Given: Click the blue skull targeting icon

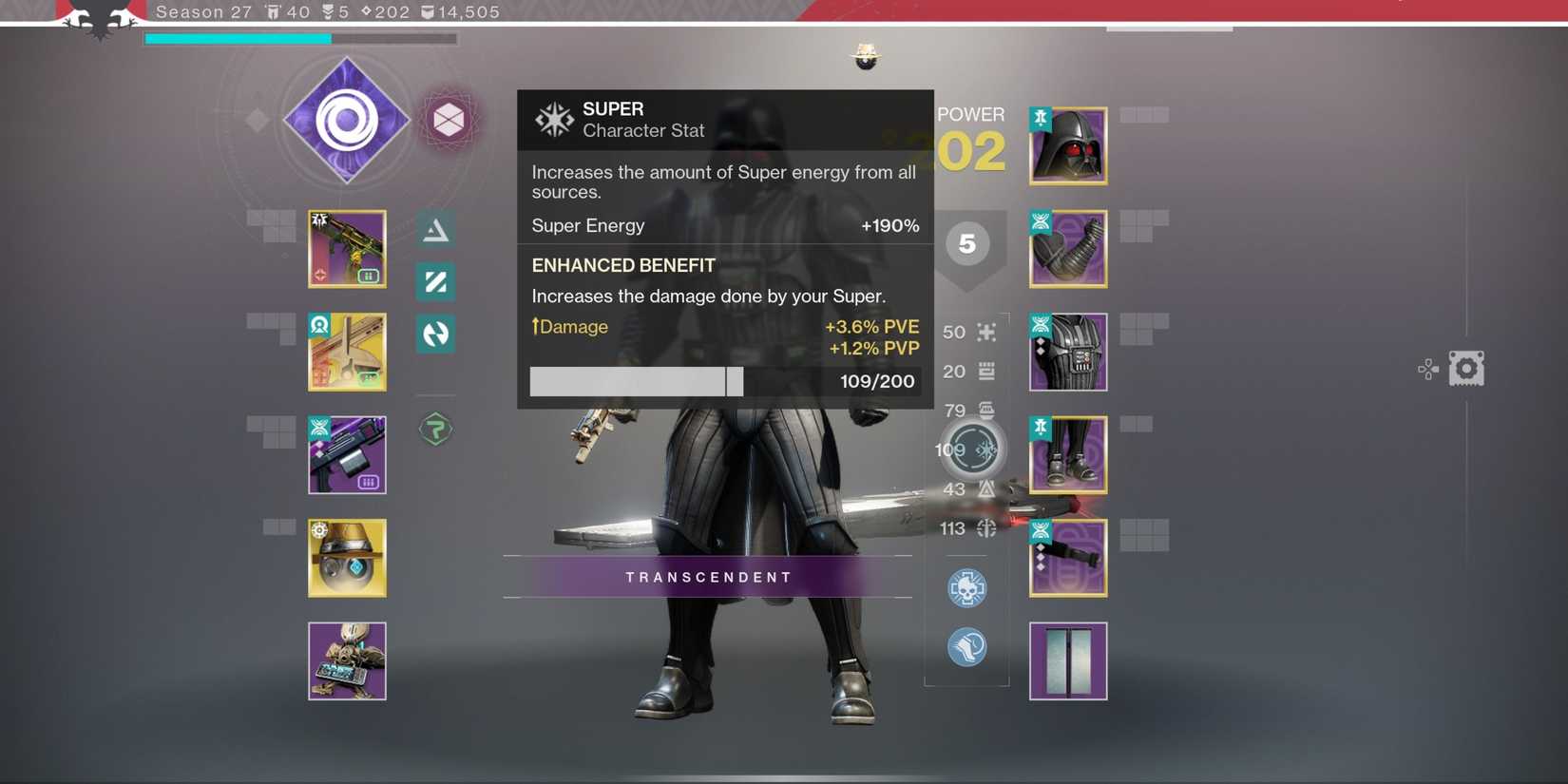Looking at the screenshot, I should click(x=967, y=587).
